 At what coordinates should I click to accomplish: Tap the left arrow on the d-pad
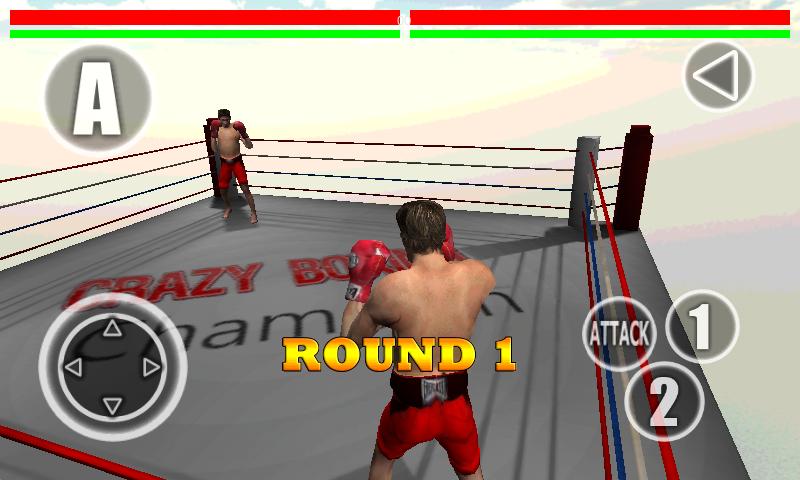73,366
